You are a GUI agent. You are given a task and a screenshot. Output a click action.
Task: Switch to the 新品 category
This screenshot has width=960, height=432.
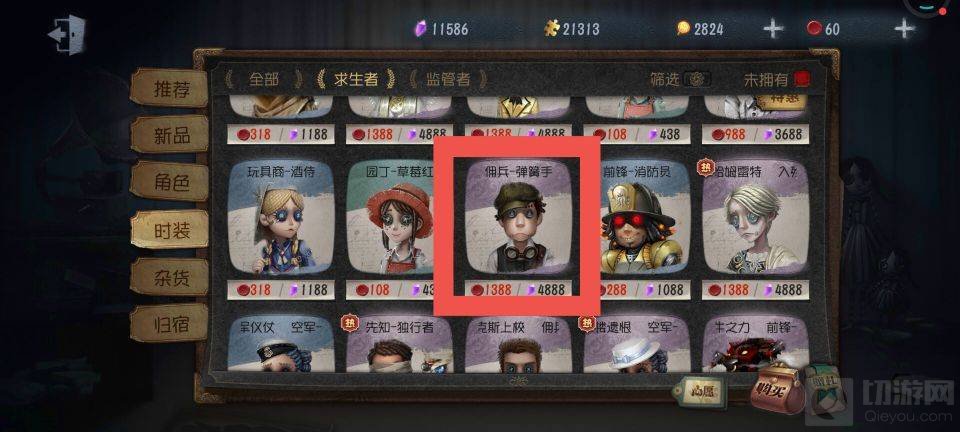pos(168,134)
